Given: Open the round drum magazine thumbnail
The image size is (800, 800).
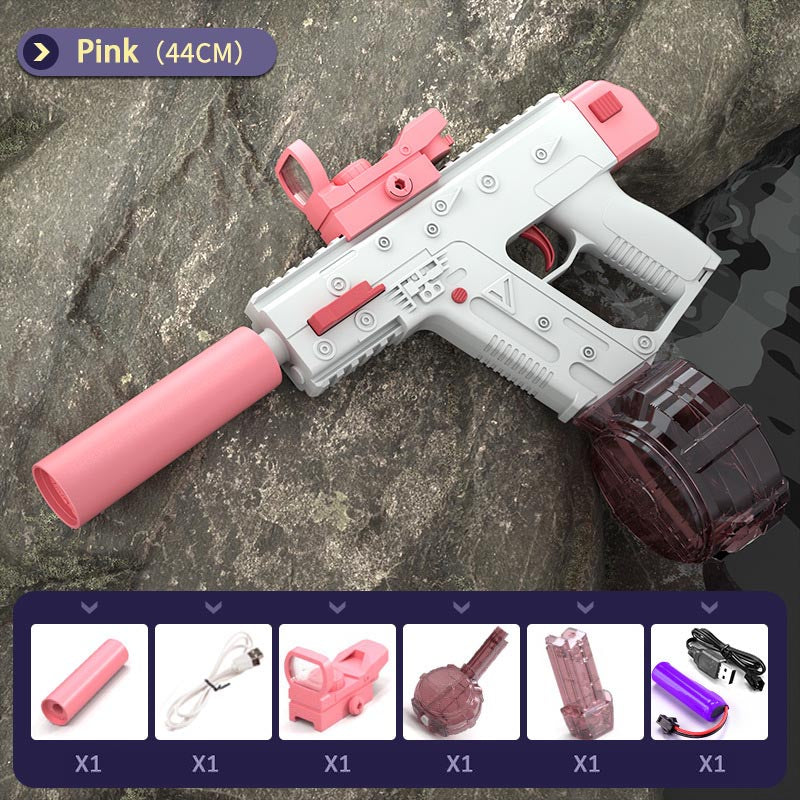Looking at the screenshot, I should pos(461,682).
